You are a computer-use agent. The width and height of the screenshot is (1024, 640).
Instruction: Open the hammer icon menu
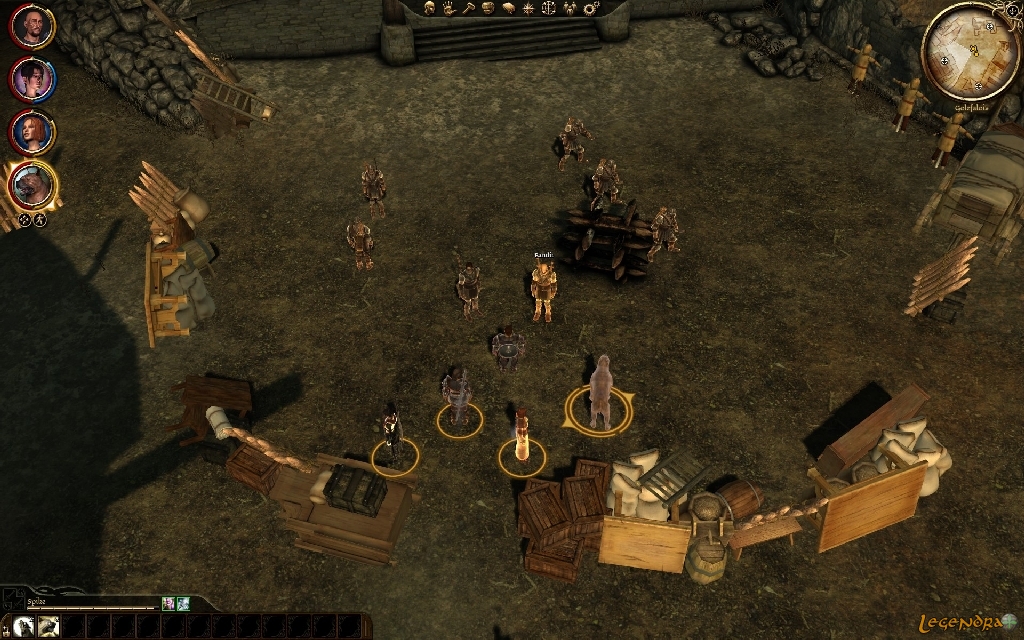click(x=468, y=8)
